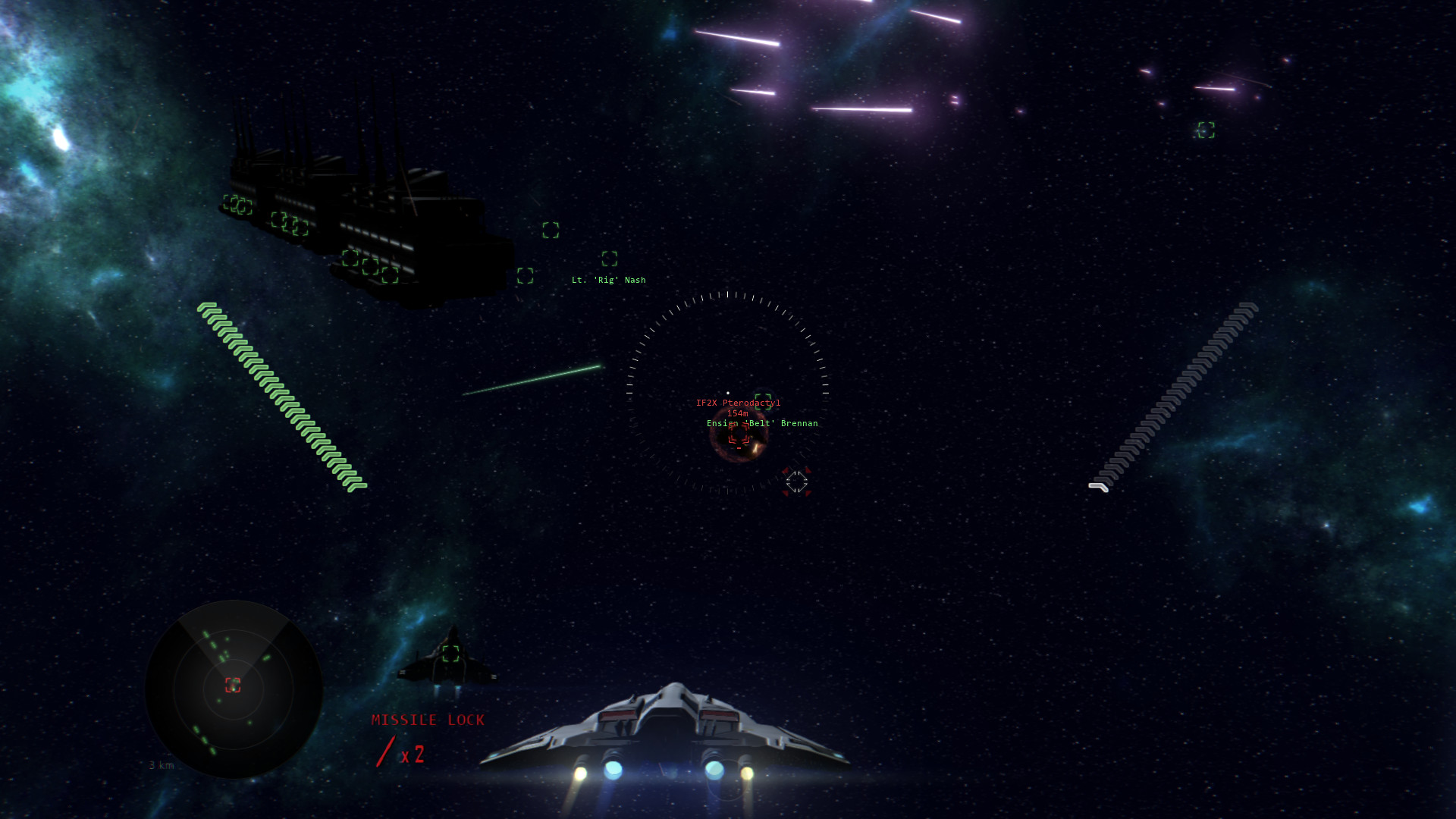This screenshot has width=1456, height=819.
Task: Select the white lead indicator diamond
Action: pos(796,482)
